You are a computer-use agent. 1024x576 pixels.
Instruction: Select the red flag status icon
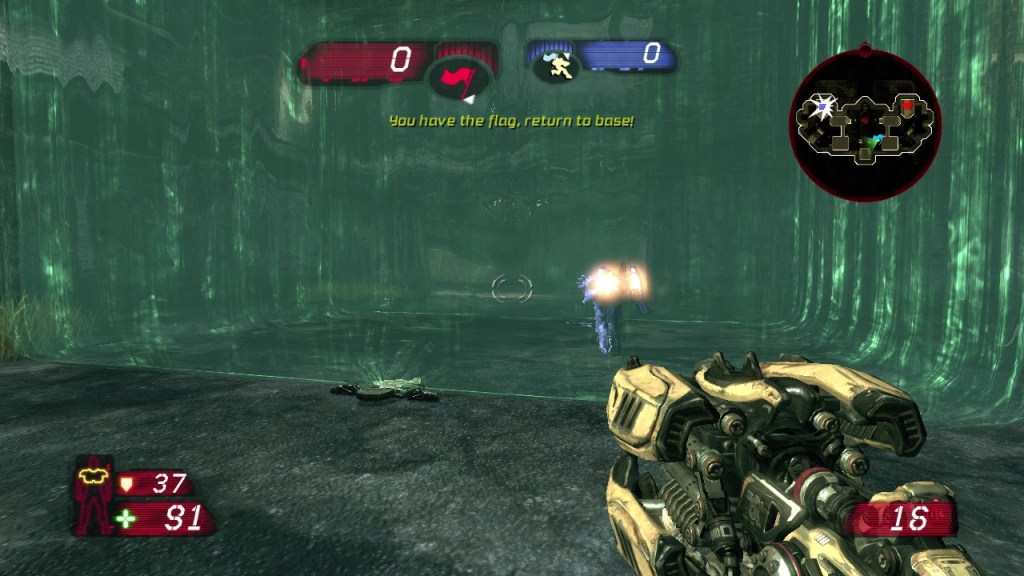click(x=459, y=79)
